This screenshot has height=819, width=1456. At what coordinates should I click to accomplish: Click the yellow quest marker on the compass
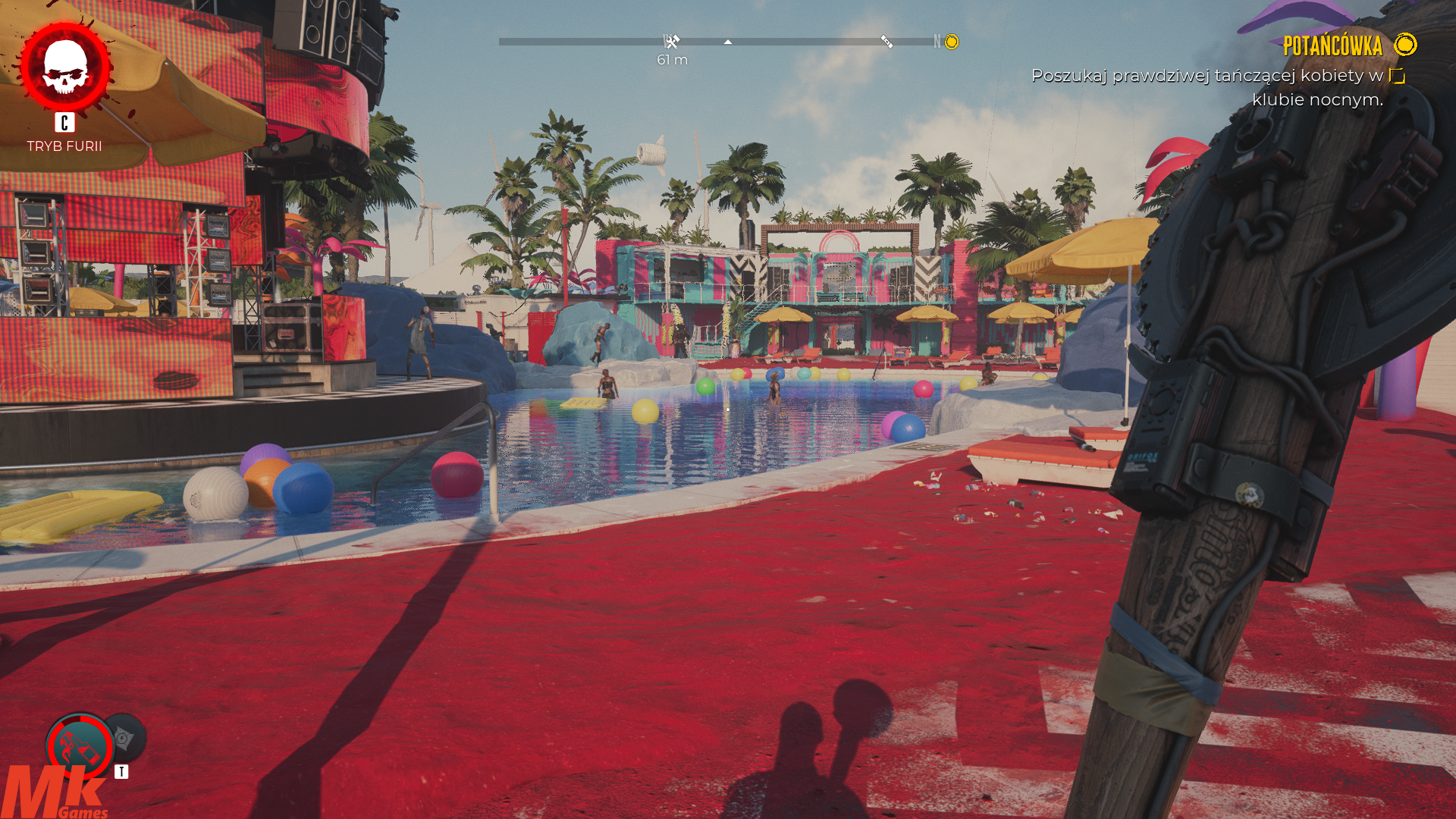tap(952, 42)
